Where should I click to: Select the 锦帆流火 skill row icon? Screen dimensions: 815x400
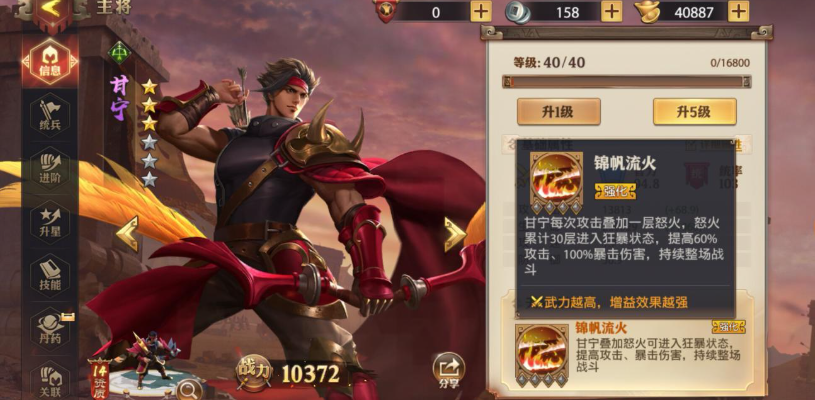point(541,352)
